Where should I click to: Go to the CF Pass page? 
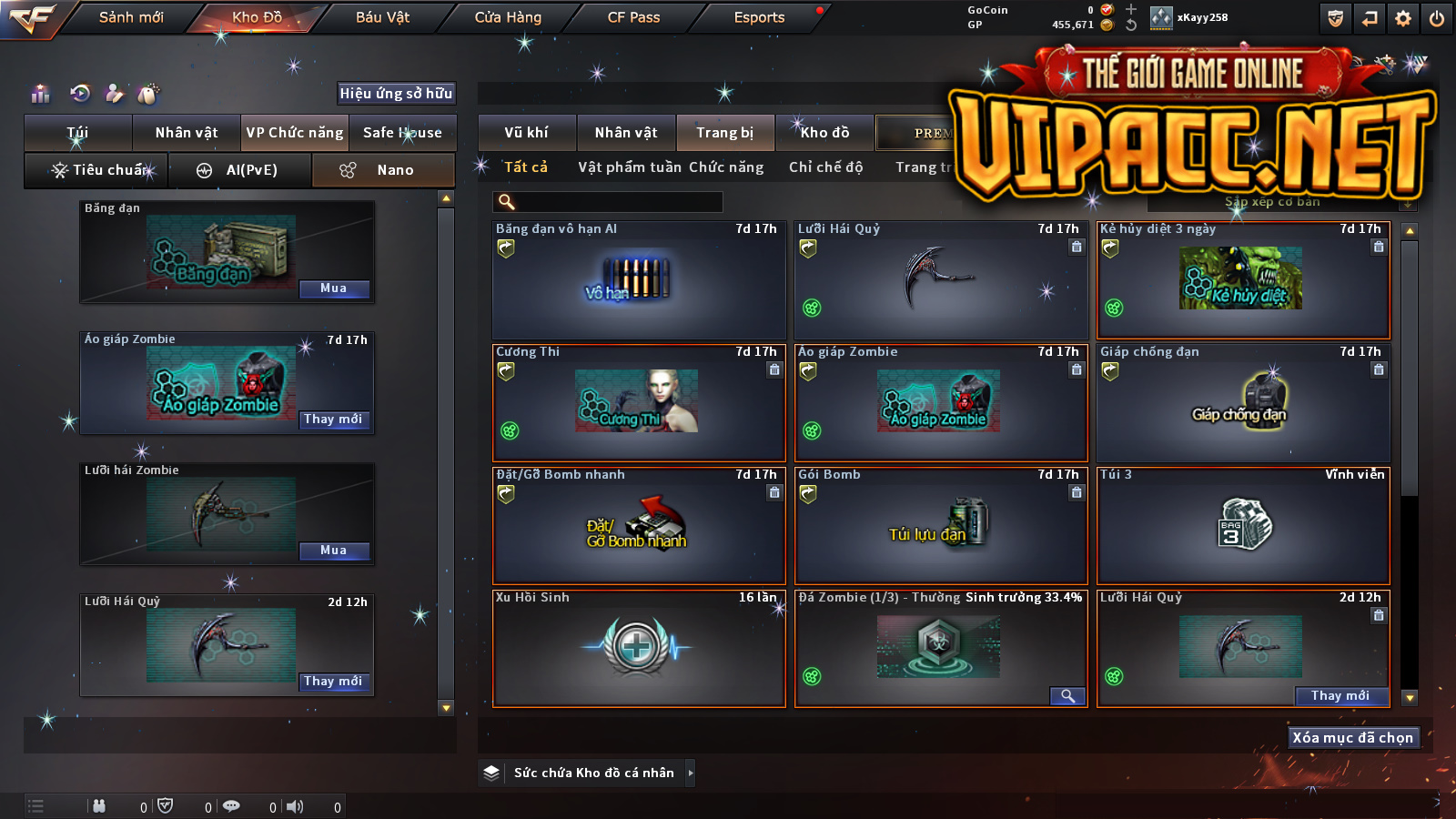pyautogui.click(x=633, y=17)
